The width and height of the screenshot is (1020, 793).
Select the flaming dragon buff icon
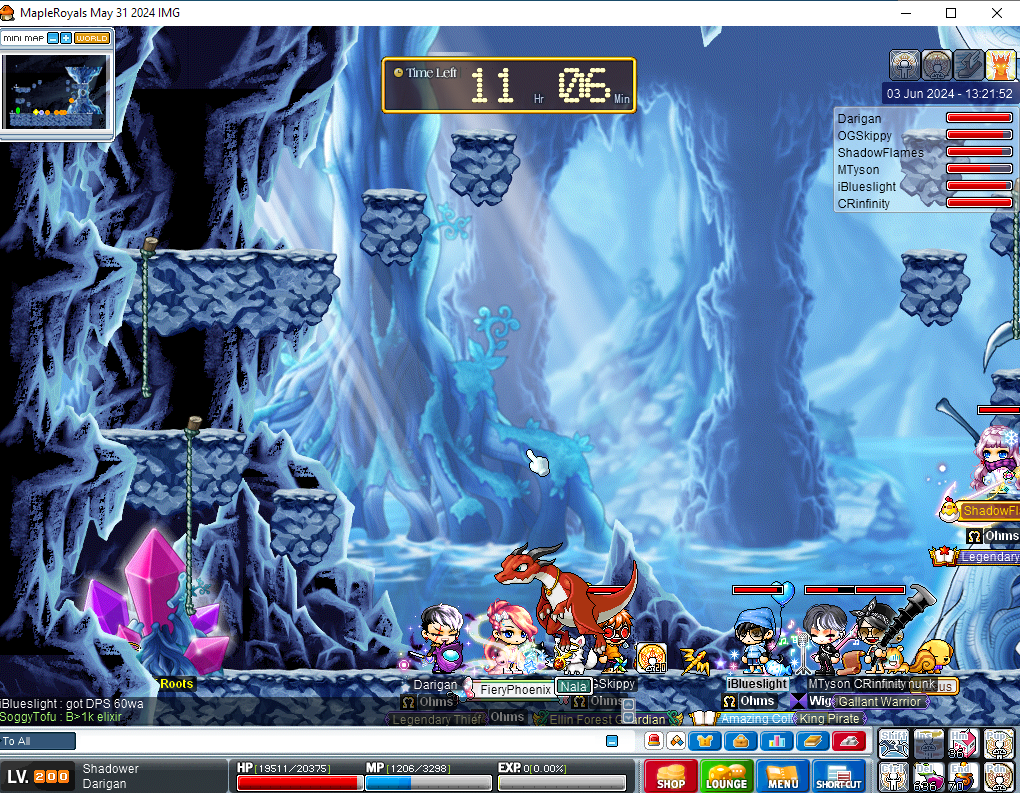pos(1001,65)
